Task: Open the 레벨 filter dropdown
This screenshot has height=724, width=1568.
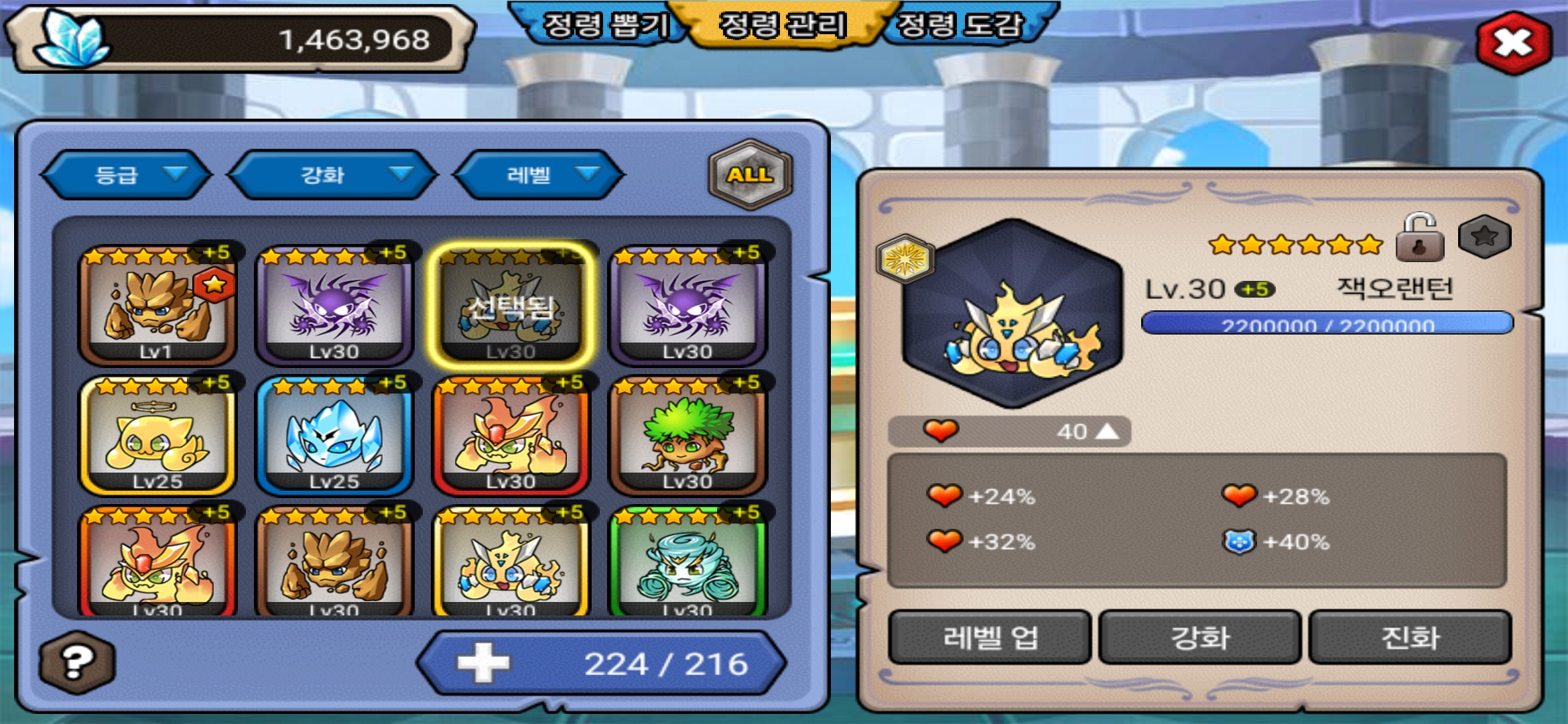Action: (539, 175)
